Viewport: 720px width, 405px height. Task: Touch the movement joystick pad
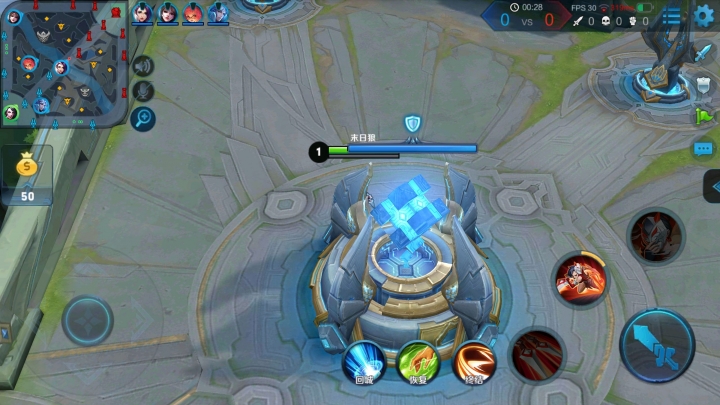88,321
